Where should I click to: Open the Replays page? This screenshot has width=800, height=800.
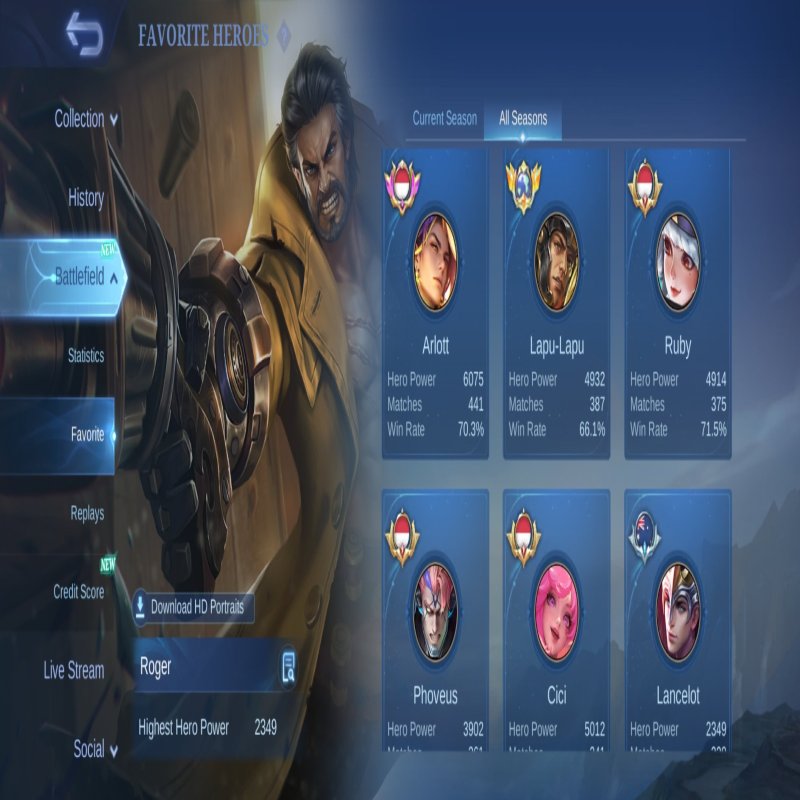(x=87, y=514)
